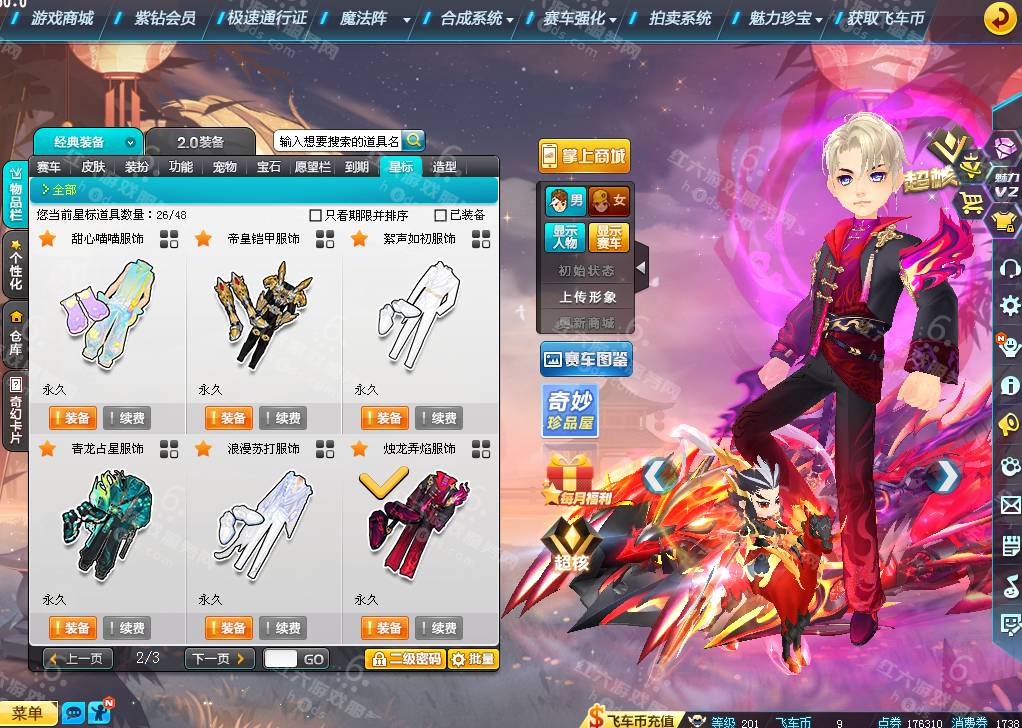Image resolution: width=1022 pixels, height=728 pixels.
Task: Toggle the 已装备 checkbox
Action: point(441,215)
